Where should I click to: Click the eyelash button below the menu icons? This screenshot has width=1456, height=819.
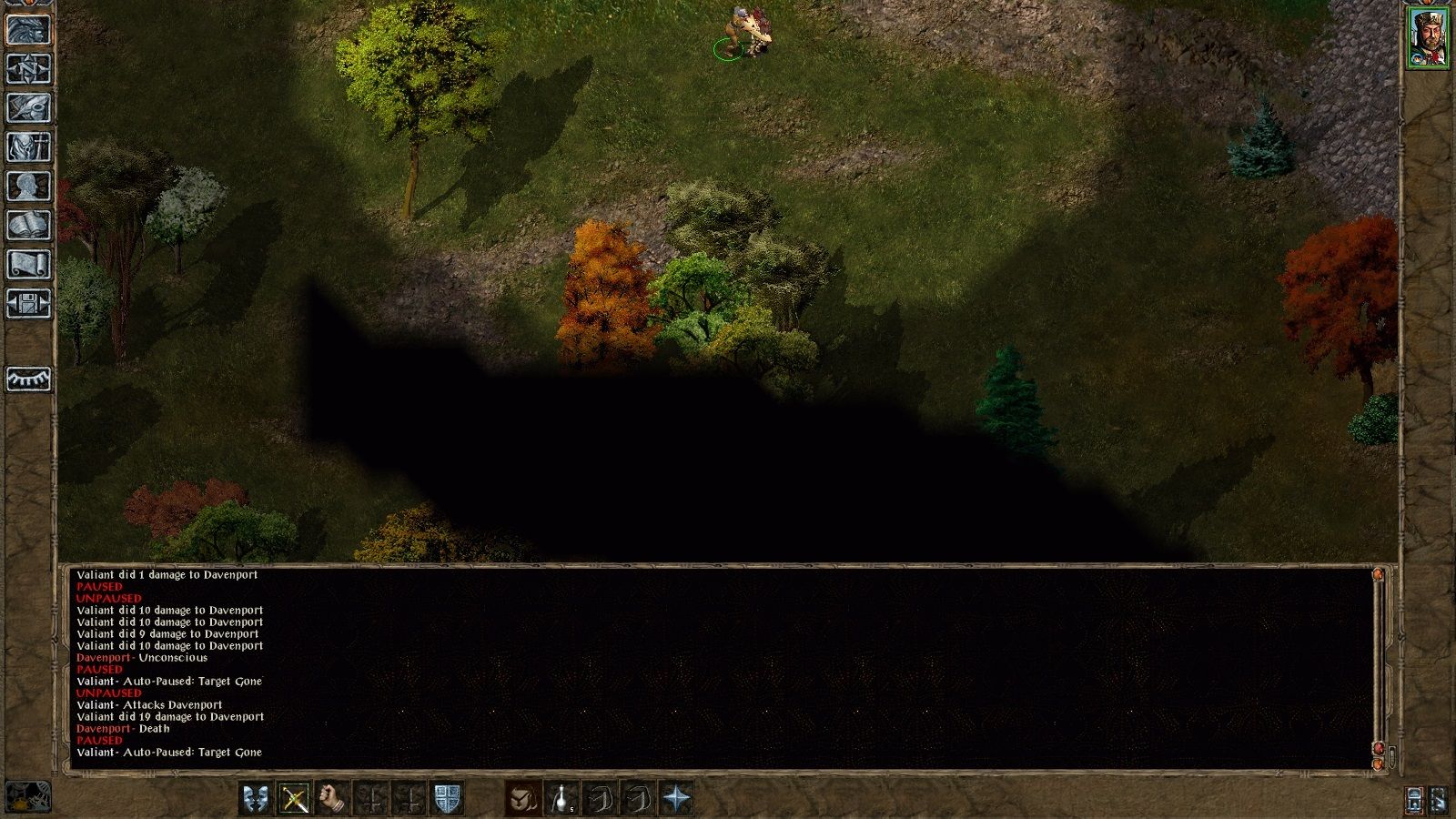click(x=28, y=379)
